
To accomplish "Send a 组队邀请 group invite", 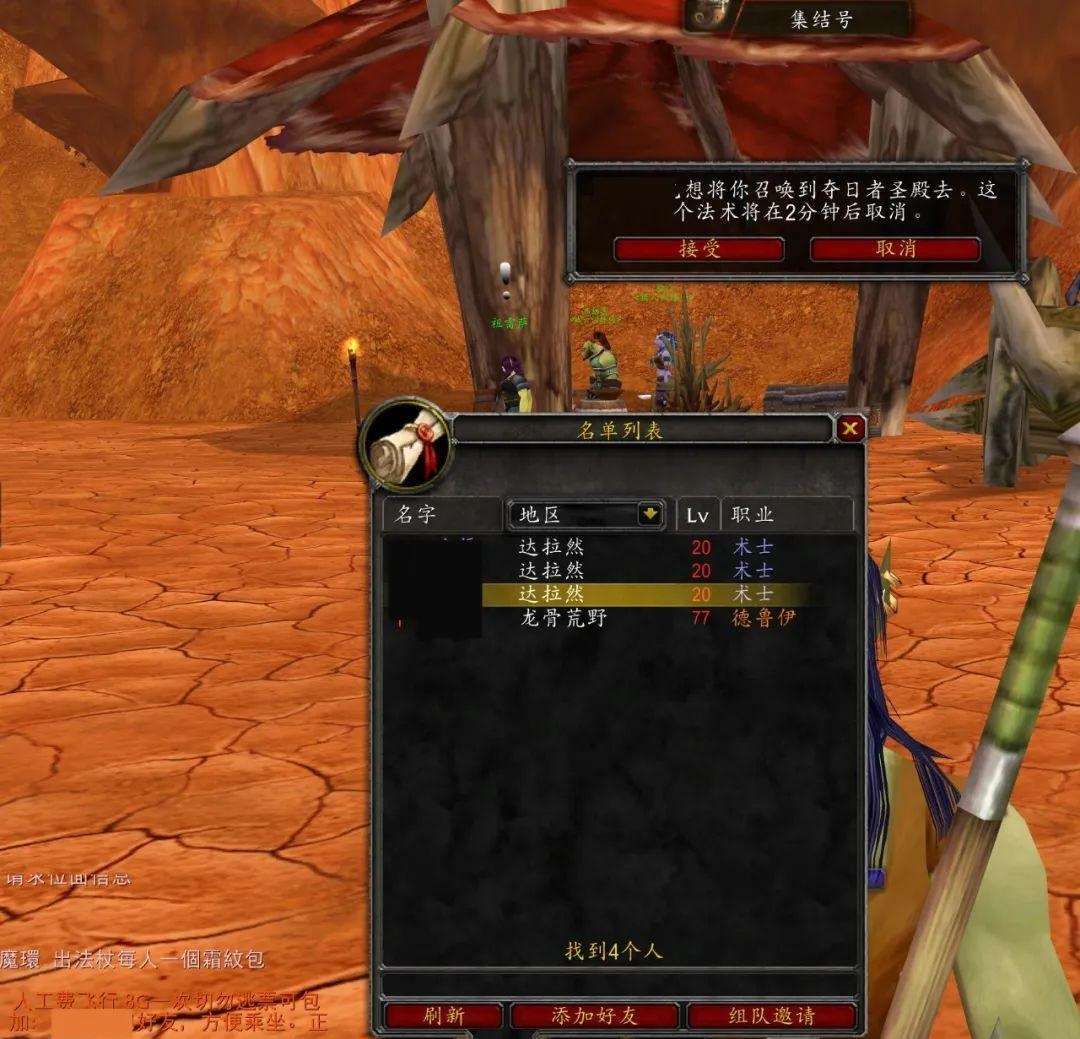I will (772, 1016).
